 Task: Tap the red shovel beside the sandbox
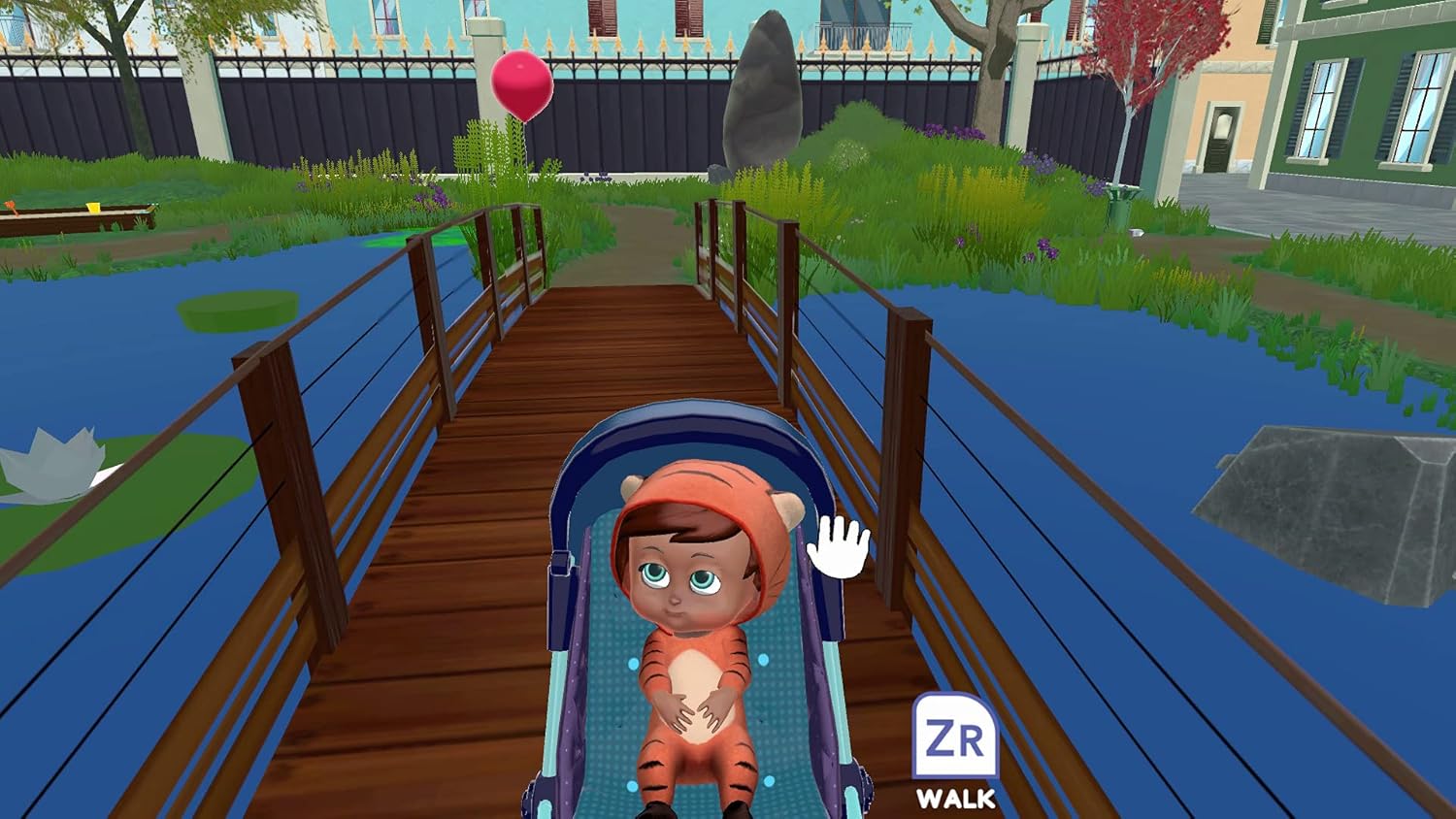(x=12, y=206)
